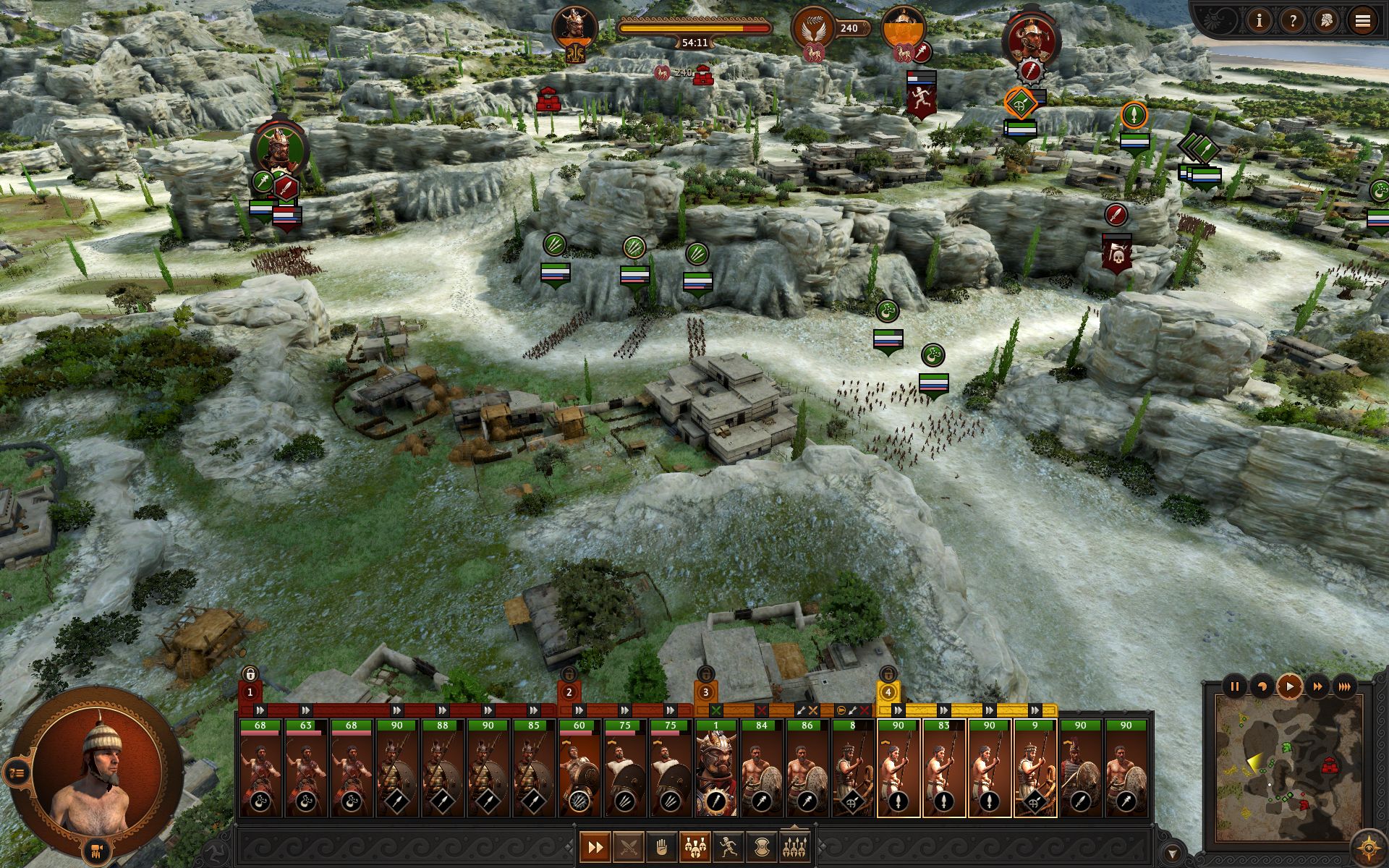Image resolution: width=1389 pixels, height=868 pixels.
Task: Switch to fastest battle speed
Action: [x=1345, y=686]
